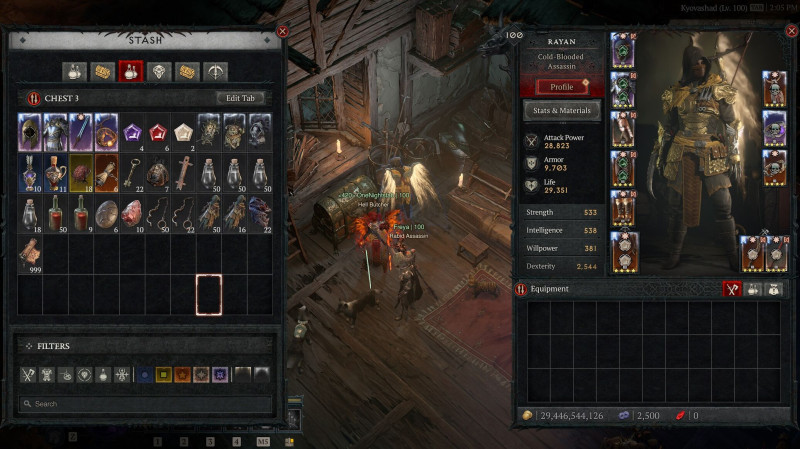800x449 pixels.
Task: Select the equipped helm slot on character
Action: tap(624, 55)
